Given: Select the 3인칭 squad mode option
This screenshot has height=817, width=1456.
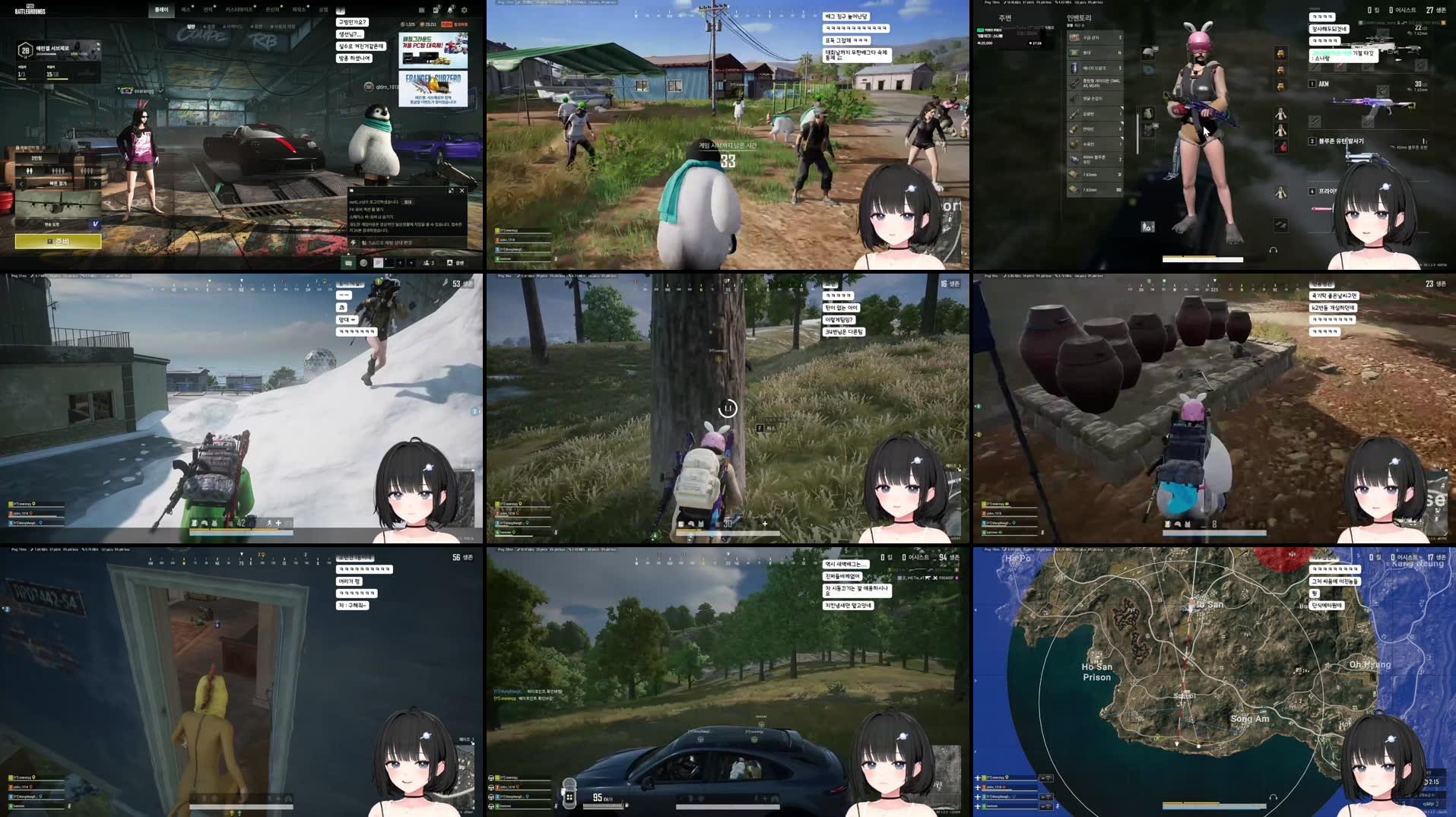Looking at the screenshot, I should [x=36, y=158].
